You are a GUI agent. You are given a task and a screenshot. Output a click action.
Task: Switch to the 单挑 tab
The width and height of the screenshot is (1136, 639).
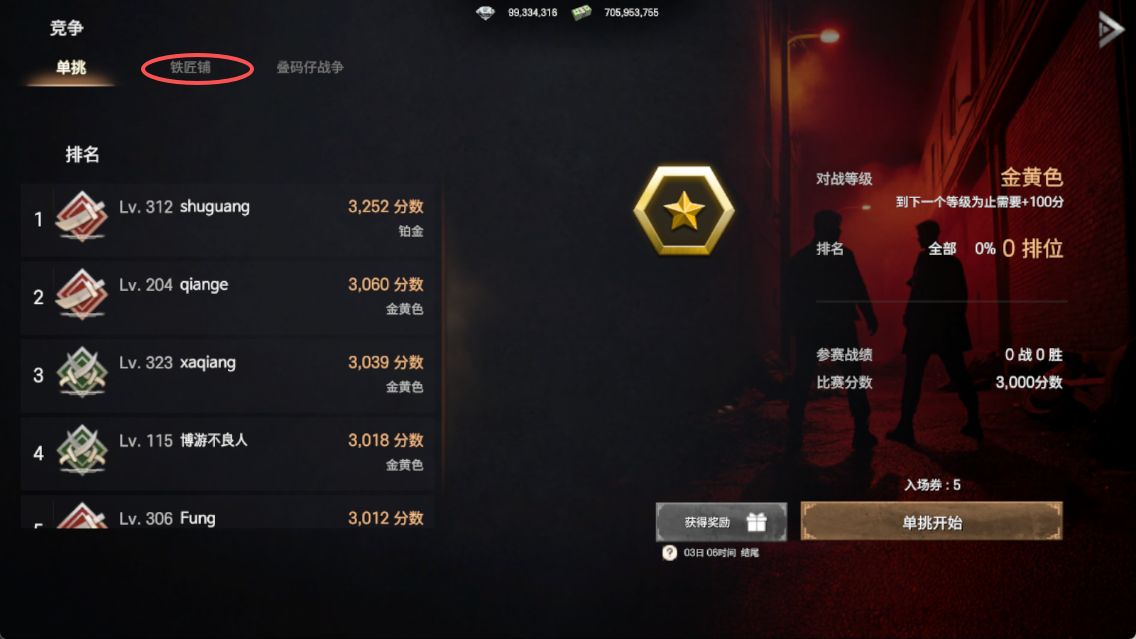coord(71,68)
